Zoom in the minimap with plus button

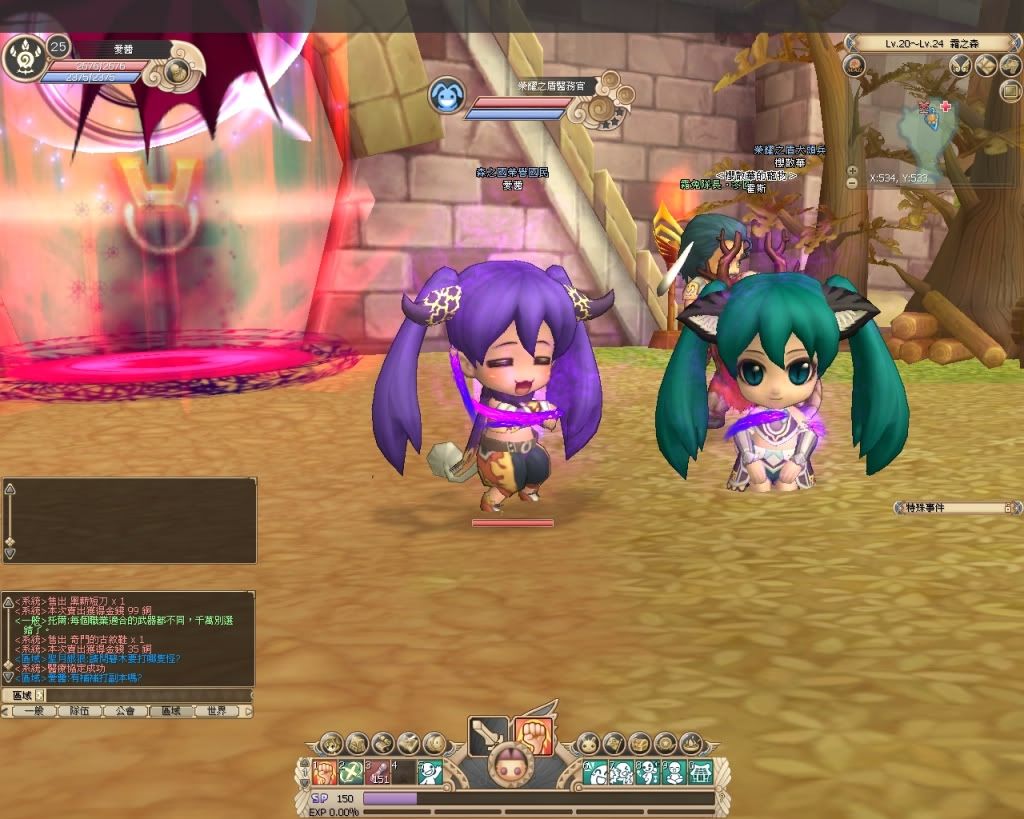pyautogui.click(x=852, y=170)
